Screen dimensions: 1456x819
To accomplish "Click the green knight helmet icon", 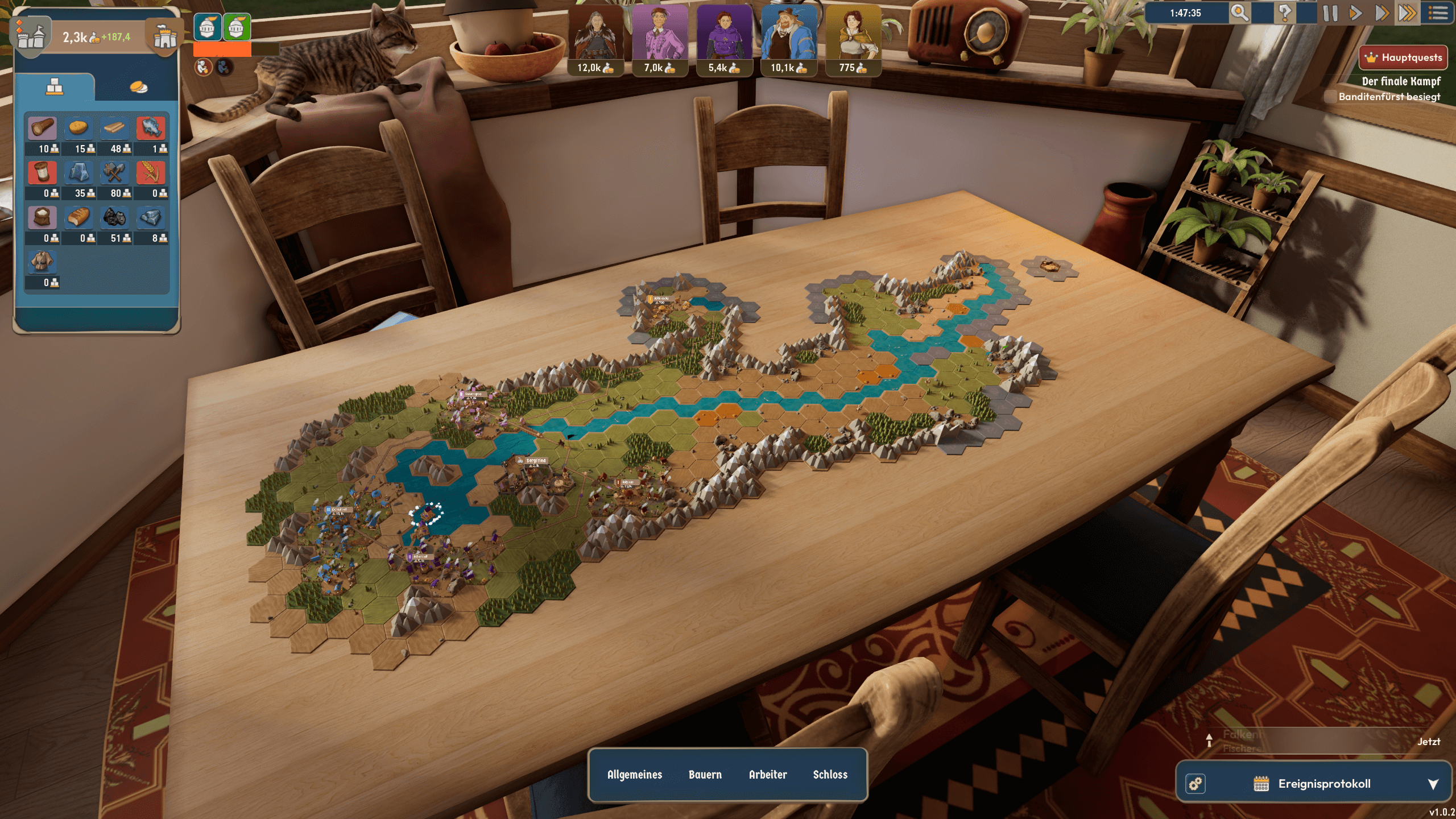I will 237,27.
